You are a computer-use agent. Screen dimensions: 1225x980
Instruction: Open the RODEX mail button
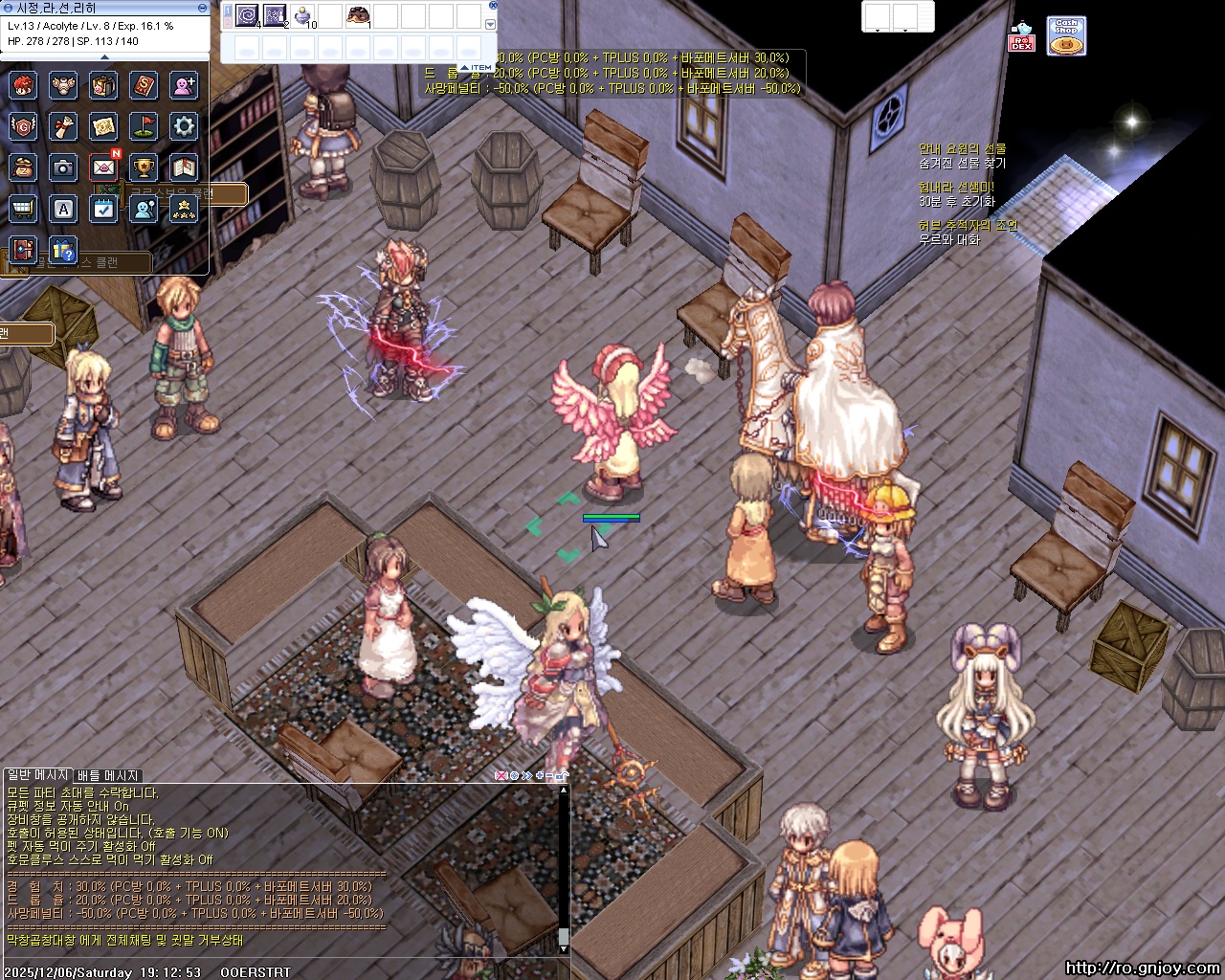pyautogui.click(x=1021, y=37)
